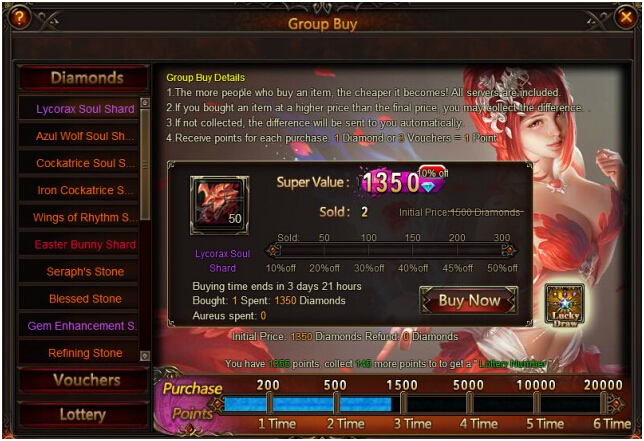
Task: Select Lycorax Soul Shard in the list
Action: click(85, 109)
